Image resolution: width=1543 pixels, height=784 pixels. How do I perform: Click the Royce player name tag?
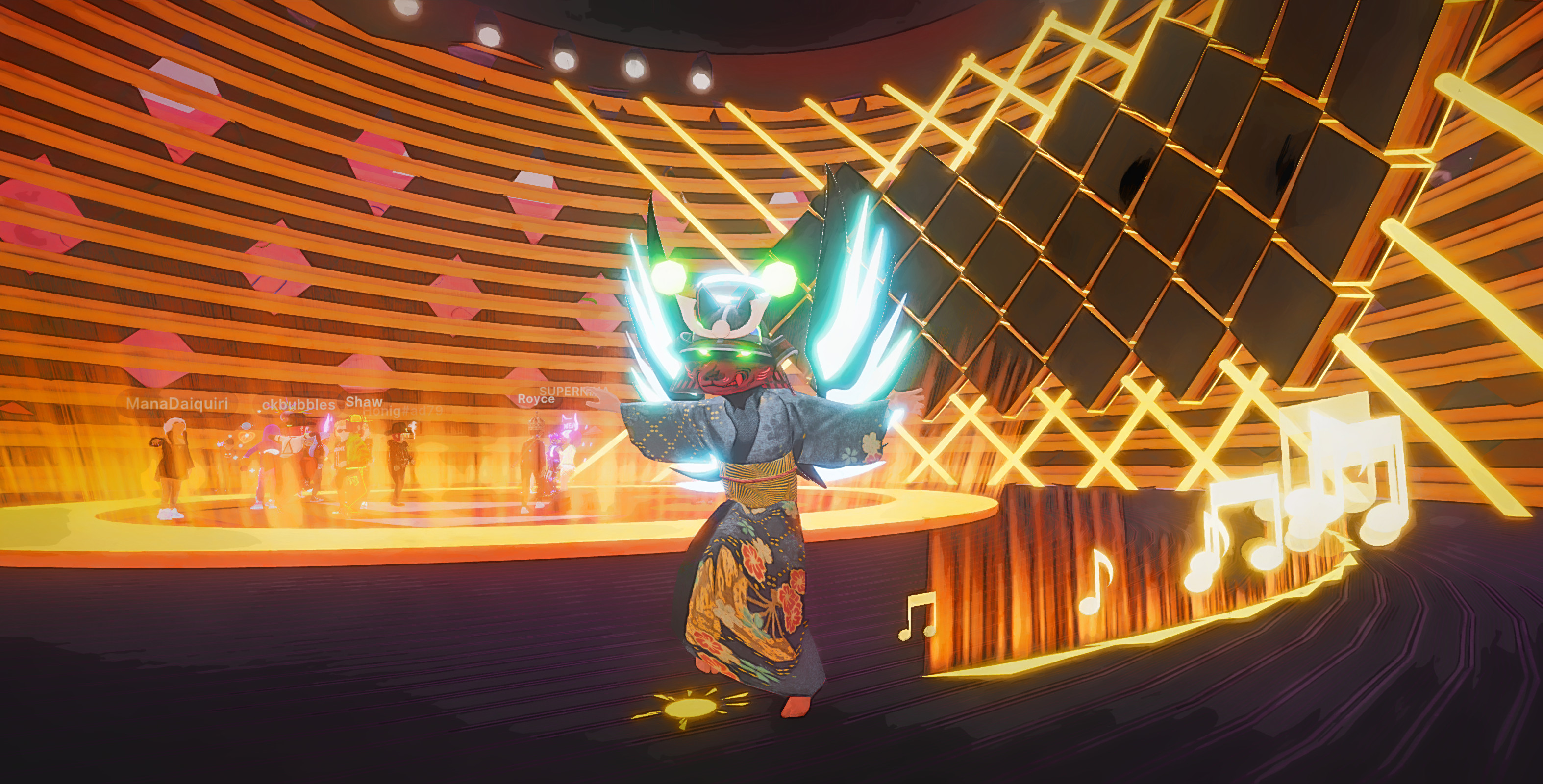tap(536, 399)
